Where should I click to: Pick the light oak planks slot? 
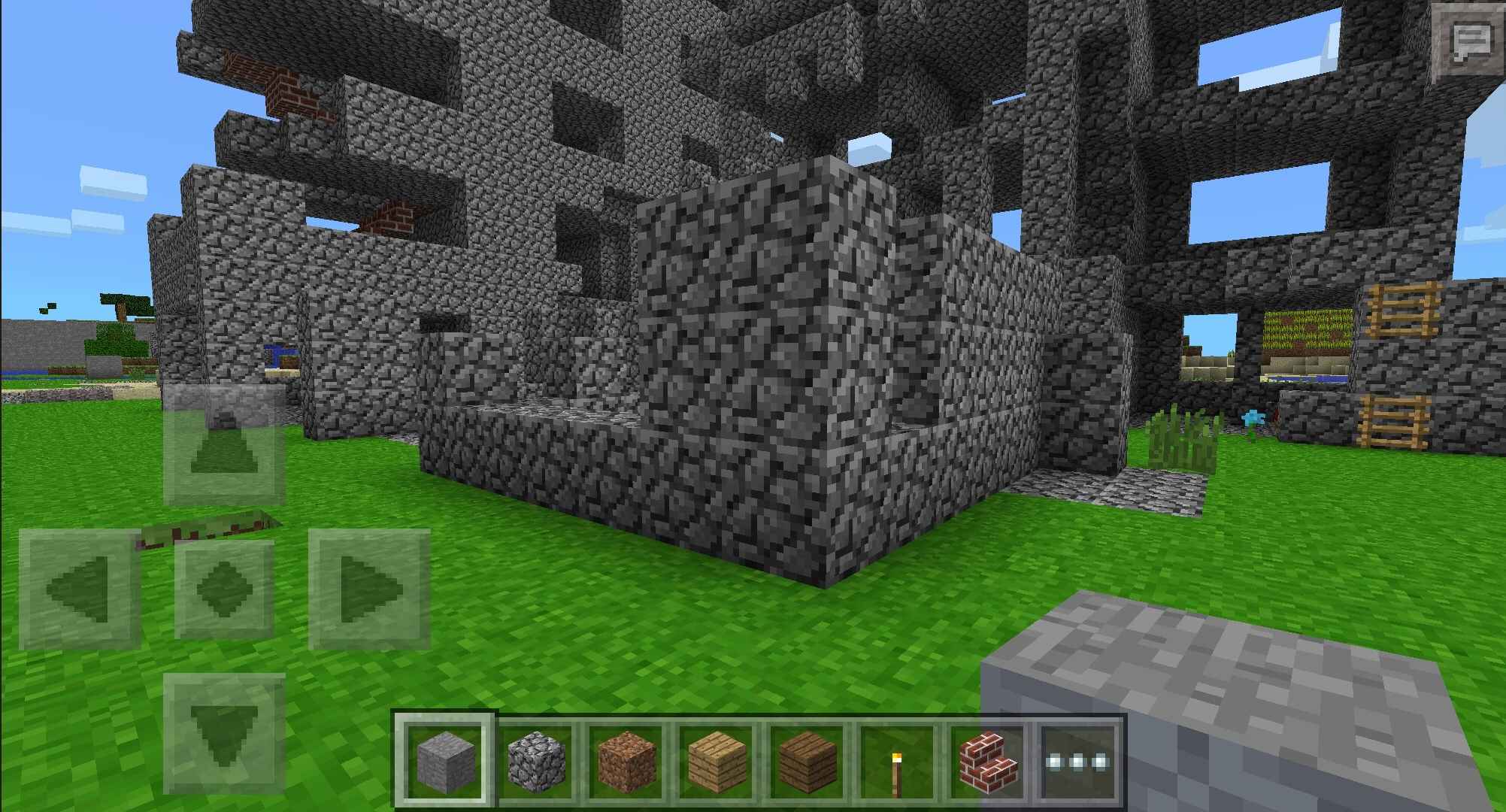(717, 758)
